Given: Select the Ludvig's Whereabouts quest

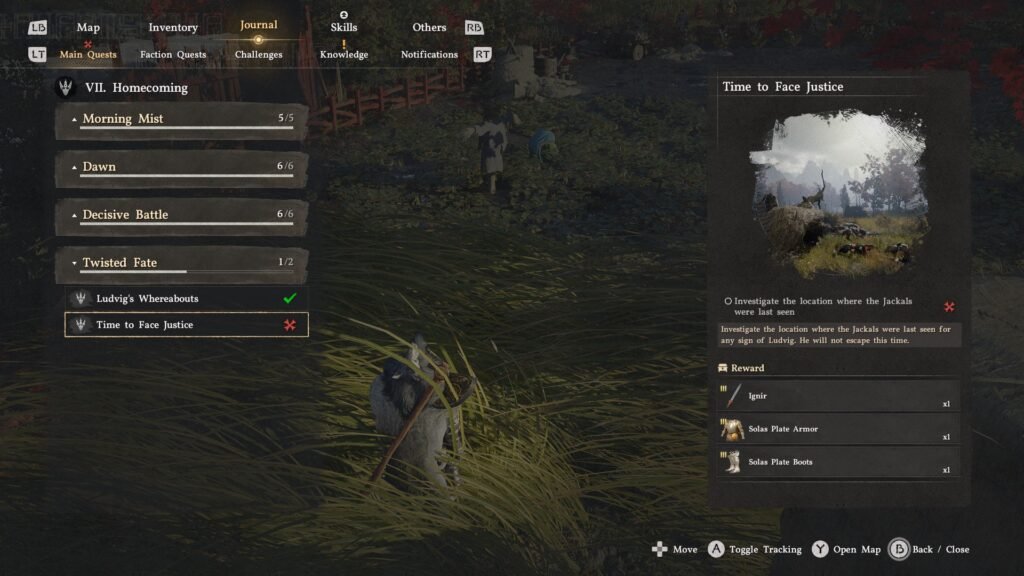Looking at the screenshot, I should pyautogui.click(x=187, y=298).
